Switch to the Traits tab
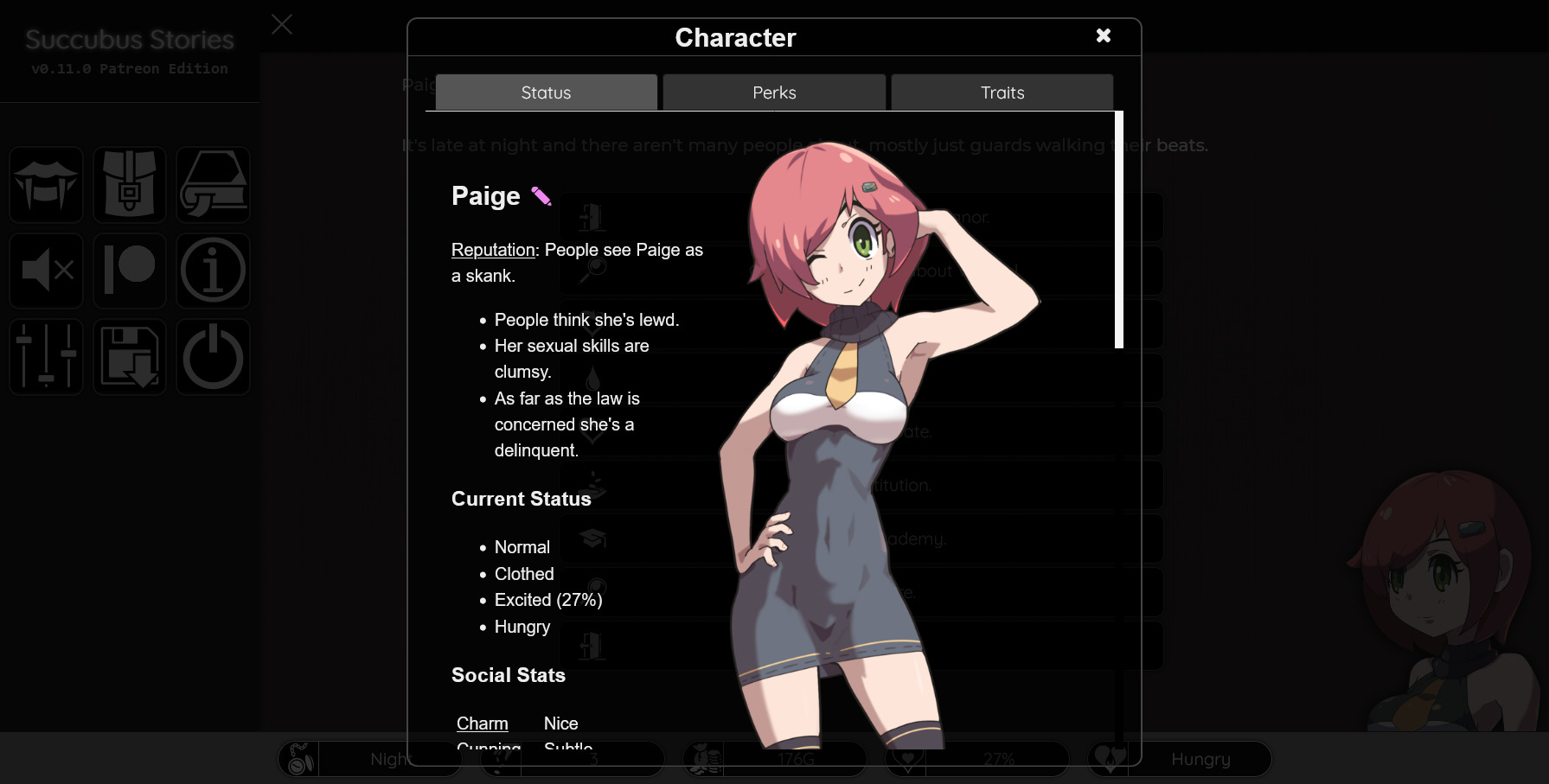 pyautogui.click(x=1001, y=92)
